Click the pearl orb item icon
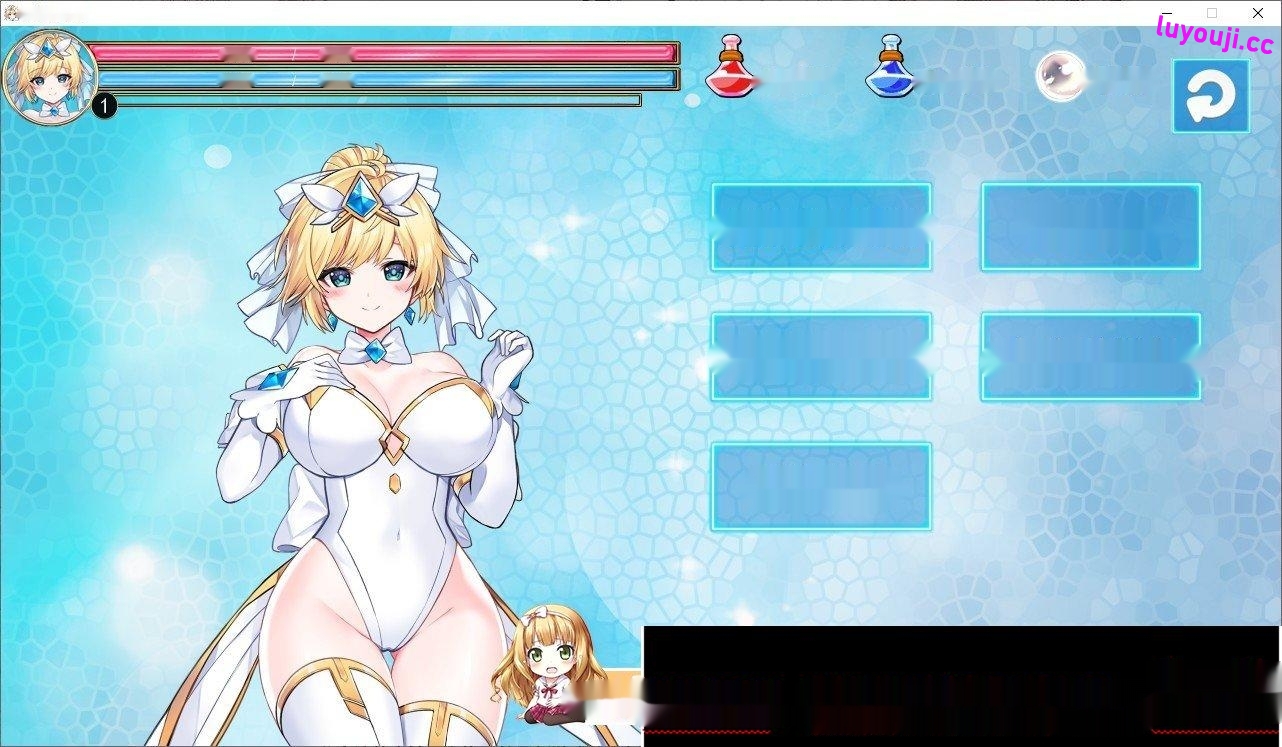 (x=1061, y=75)
